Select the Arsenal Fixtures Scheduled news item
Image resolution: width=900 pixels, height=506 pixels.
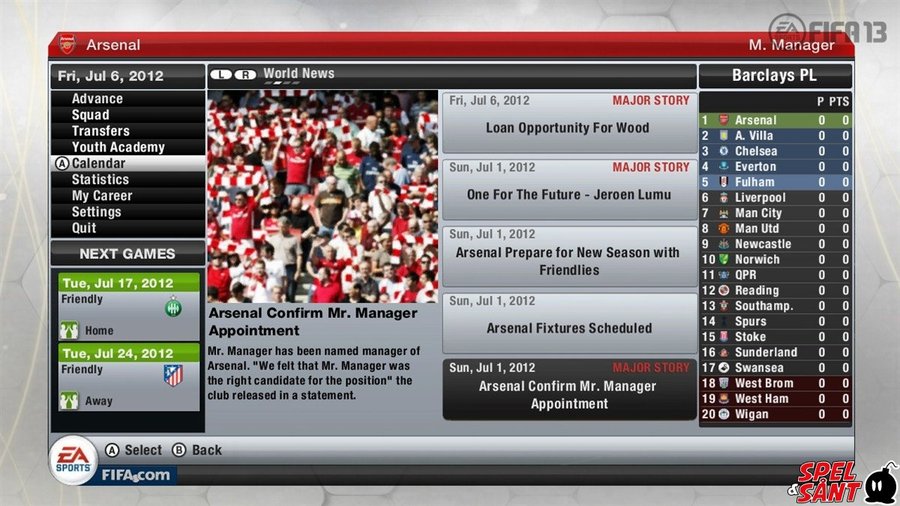pyautogui.click(x=568, y=321)
